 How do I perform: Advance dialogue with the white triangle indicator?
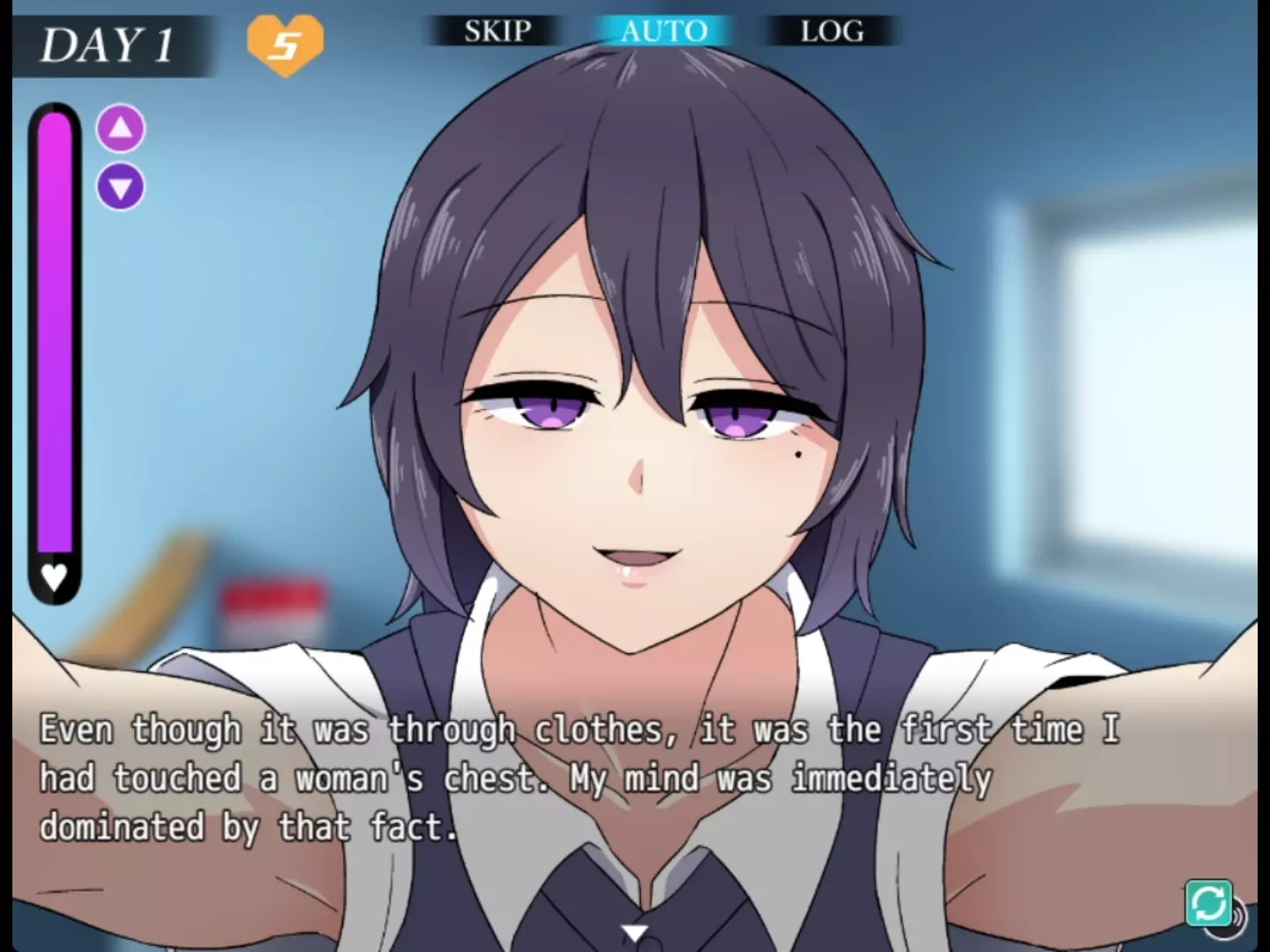[634, 933]
